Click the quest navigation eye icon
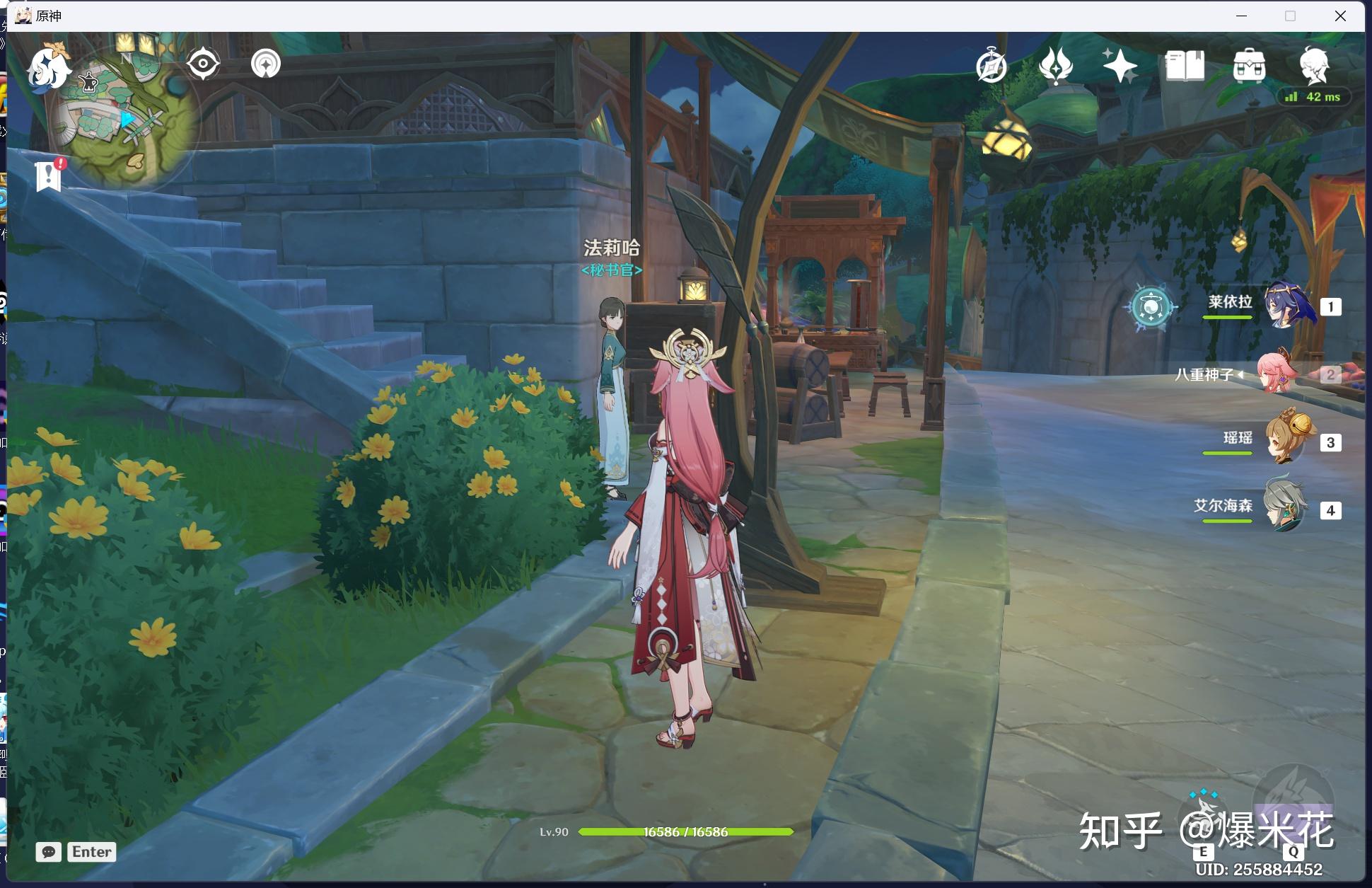This screenshot has height=888, width=1372. click(203, 64)
